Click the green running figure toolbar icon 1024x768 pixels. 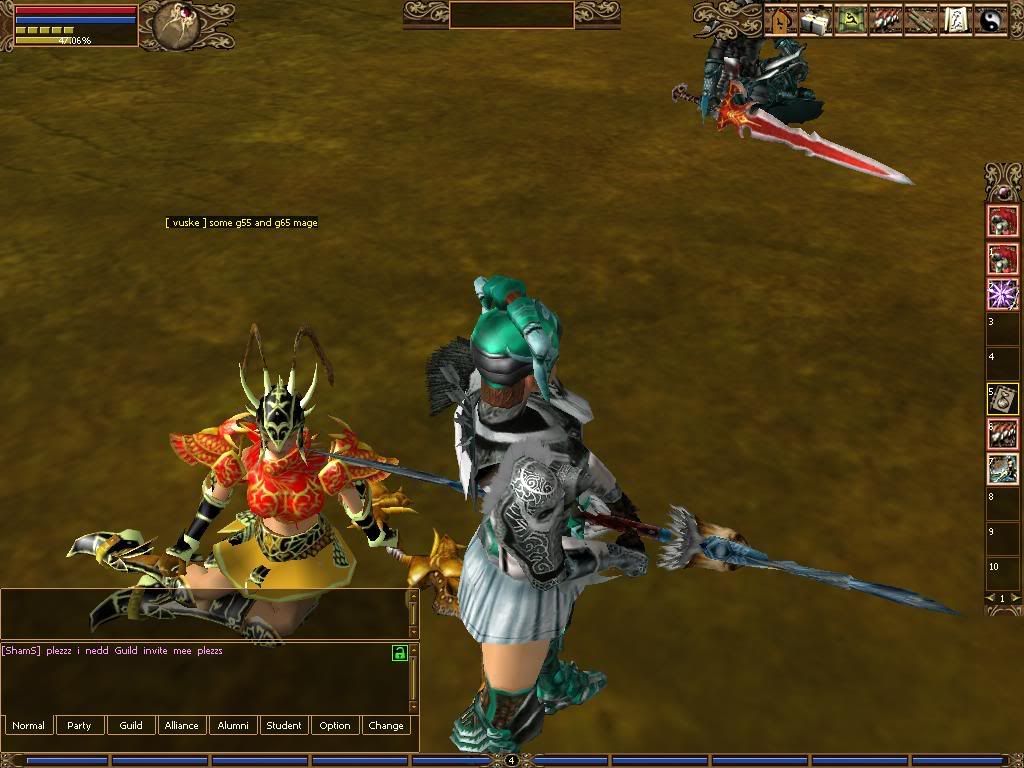(x=850, y=20)
